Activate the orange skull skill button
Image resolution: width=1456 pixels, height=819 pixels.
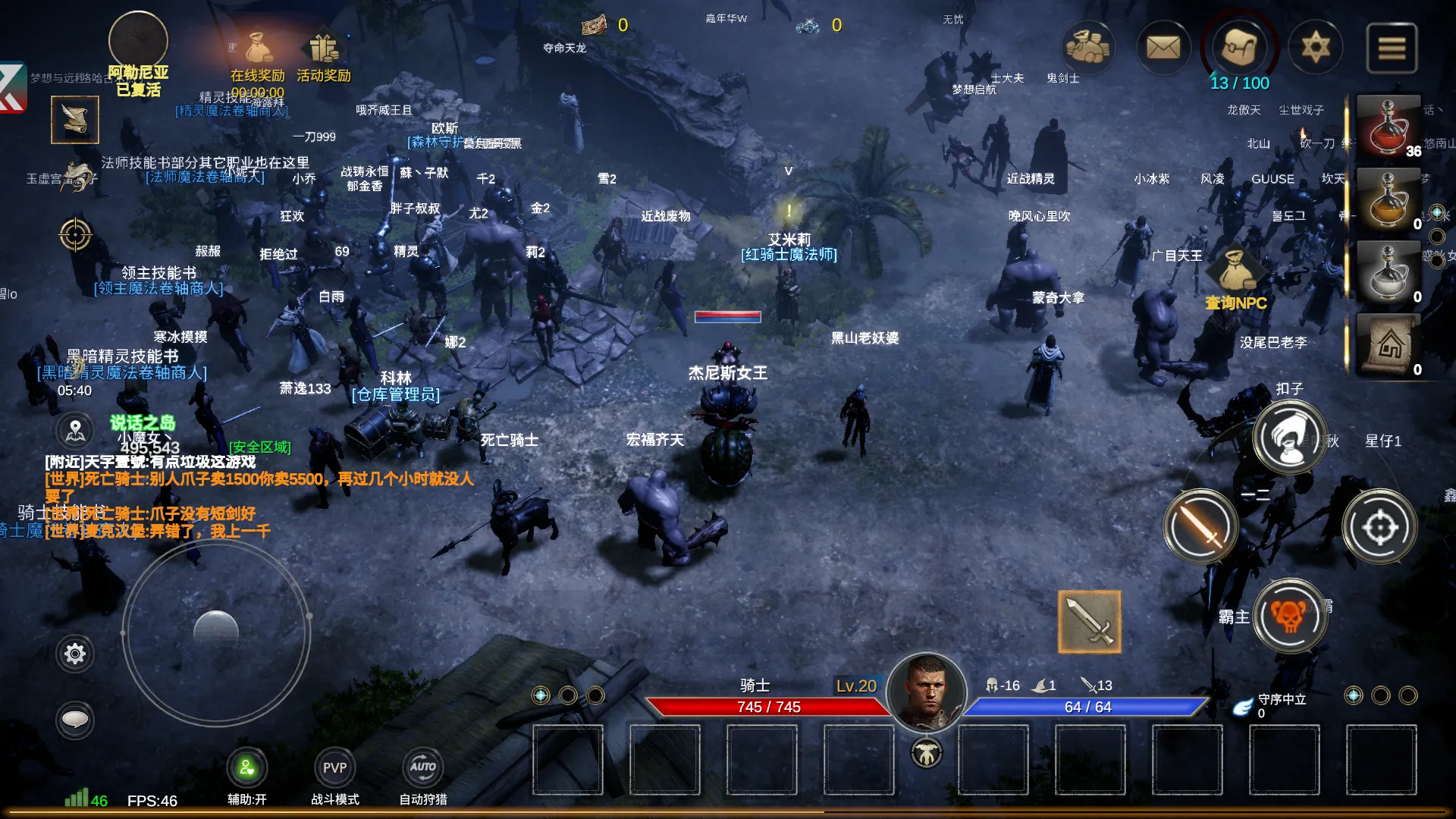1290,615
